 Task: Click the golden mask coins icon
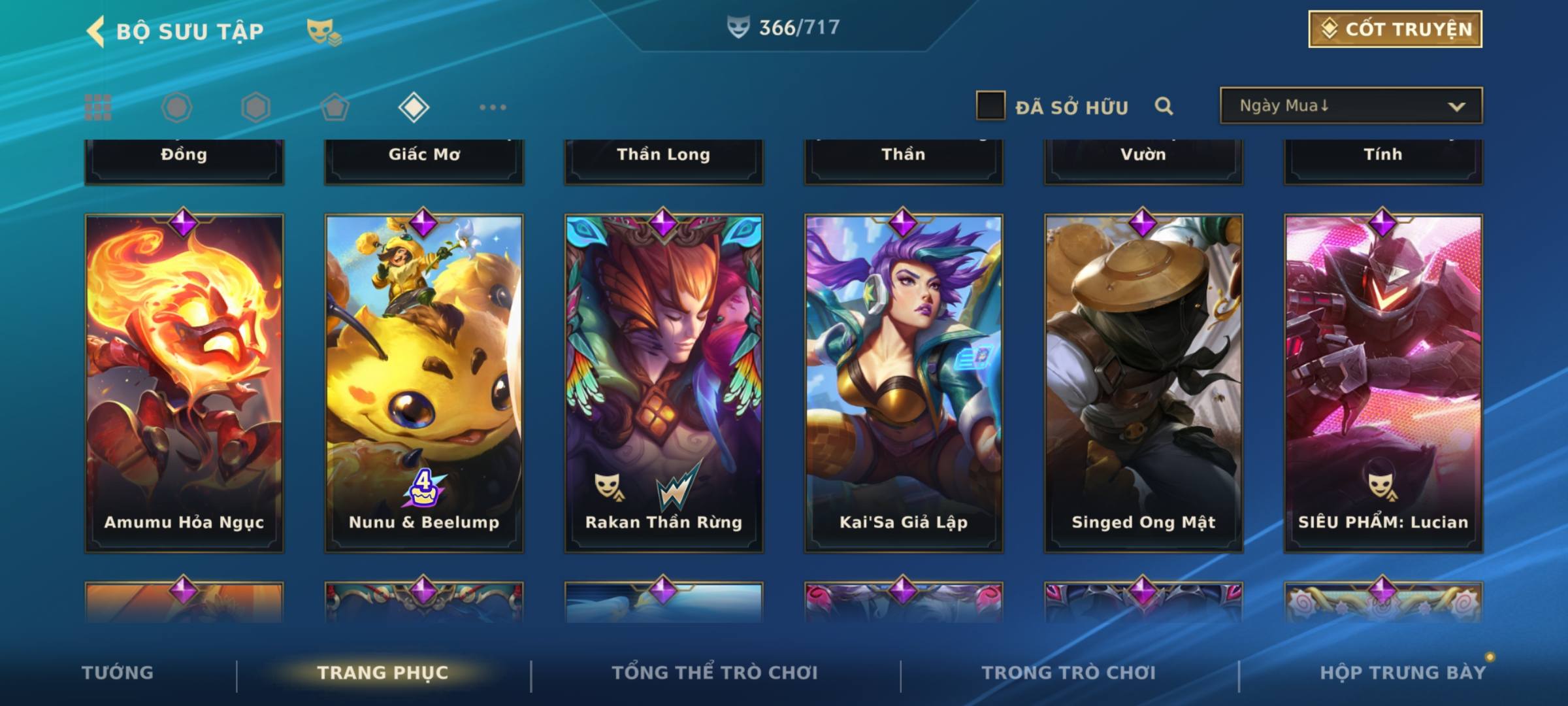click(324, 31)
